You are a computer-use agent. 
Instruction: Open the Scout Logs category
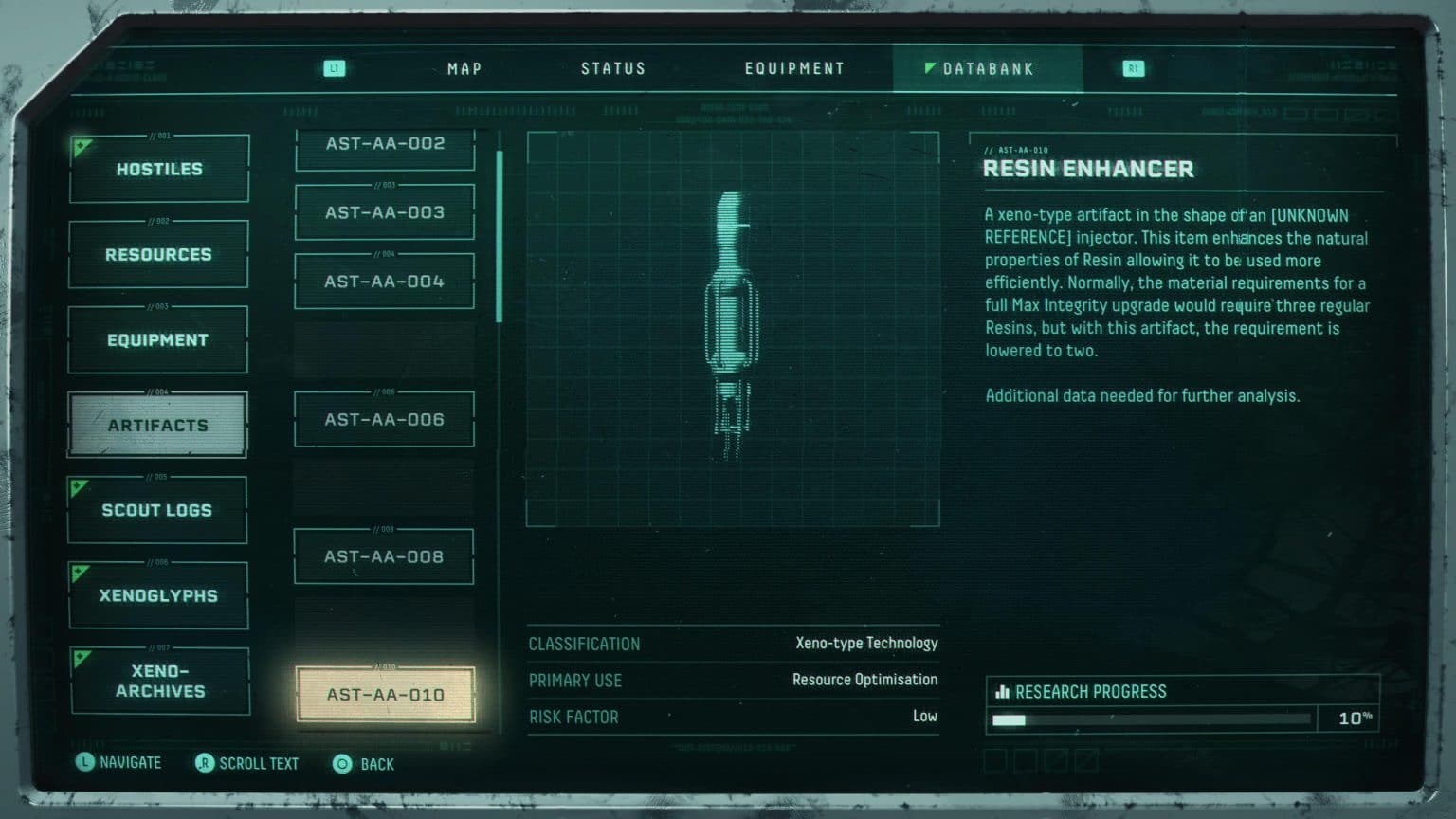(156, 509)
